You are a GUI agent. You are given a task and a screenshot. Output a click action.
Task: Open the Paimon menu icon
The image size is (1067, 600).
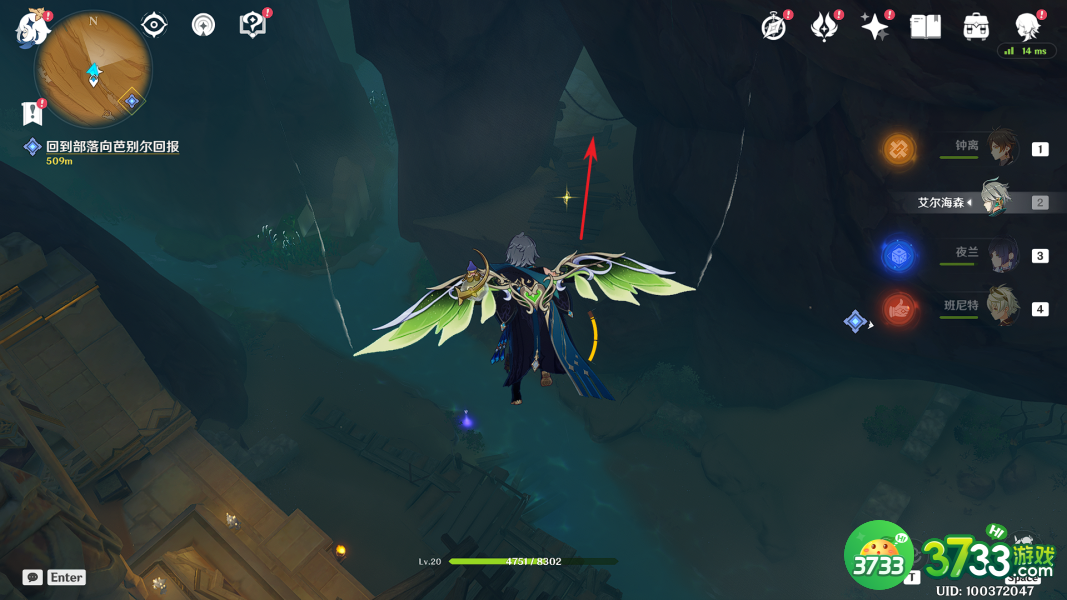(32, 28)
